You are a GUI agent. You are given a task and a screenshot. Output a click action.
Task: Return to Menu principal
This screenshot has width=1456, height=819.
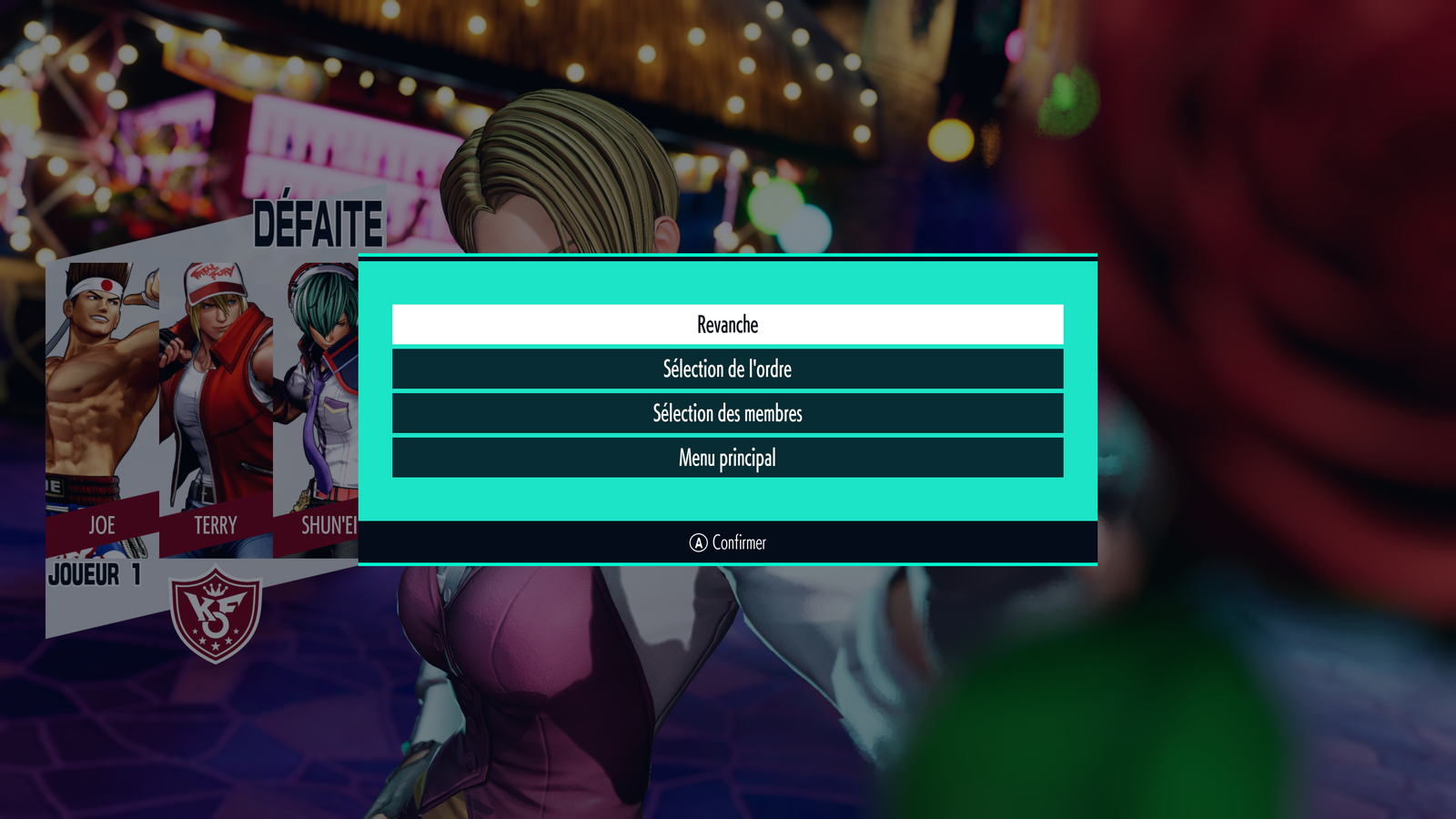pos(727,458)
